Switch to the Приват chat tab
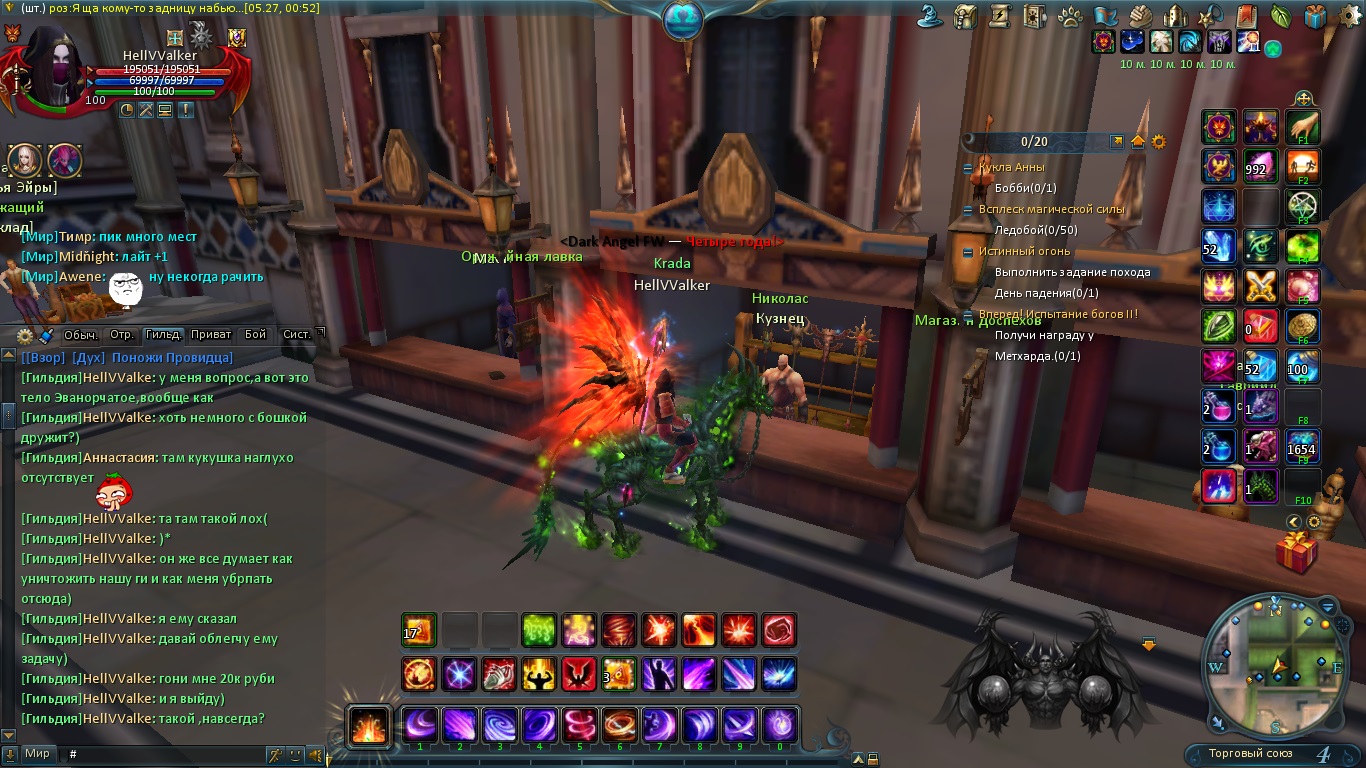The width and height of the screenshot is (1366, 768). [210, 335]
